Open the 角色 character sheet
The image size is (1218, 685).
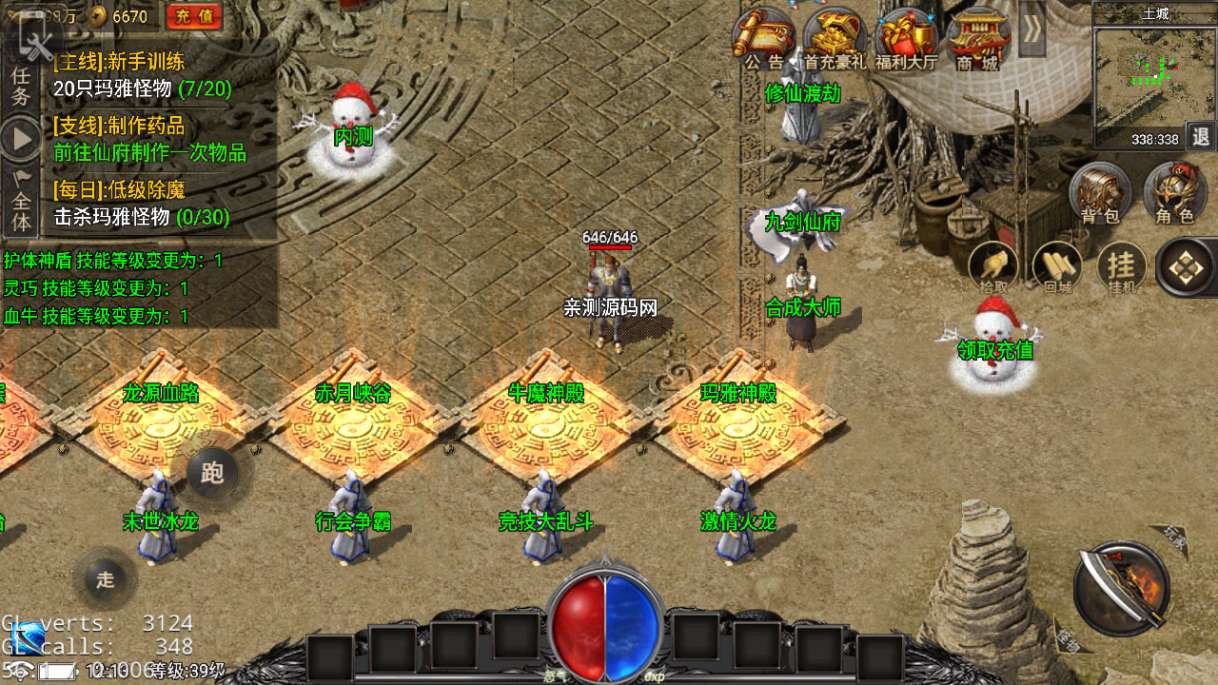pyautogui.click(x=1174, y=192)
